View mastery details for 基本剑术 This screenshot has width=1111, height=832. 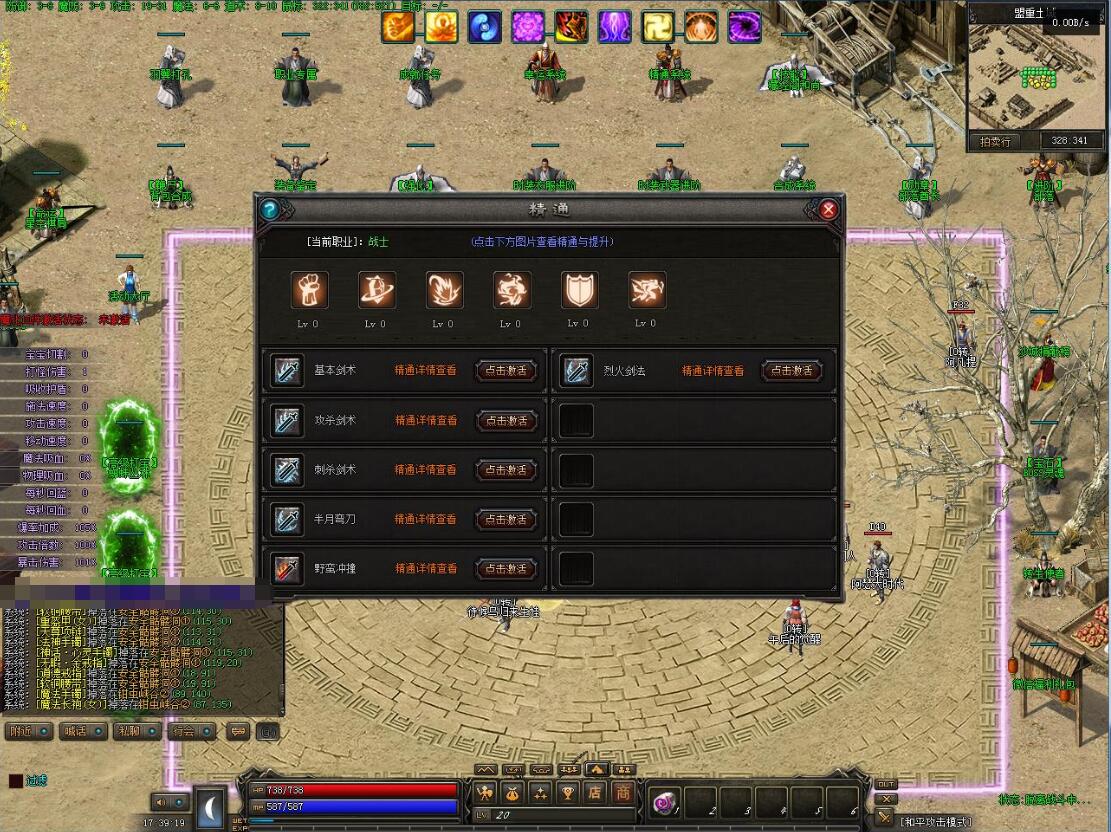click(x=426, y=371)
